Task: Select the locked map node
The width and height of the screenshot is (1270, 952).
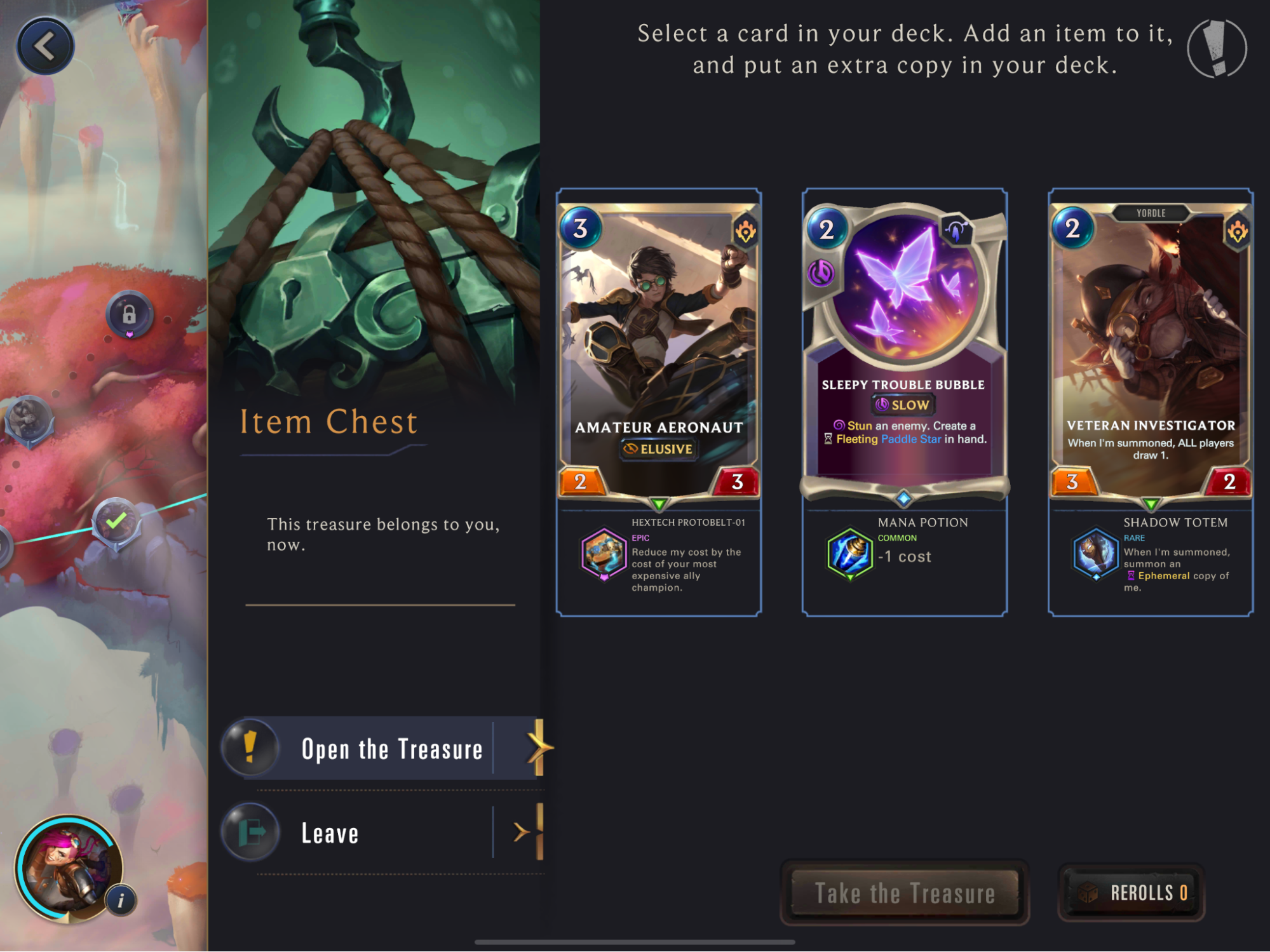Action: point(129,314)
